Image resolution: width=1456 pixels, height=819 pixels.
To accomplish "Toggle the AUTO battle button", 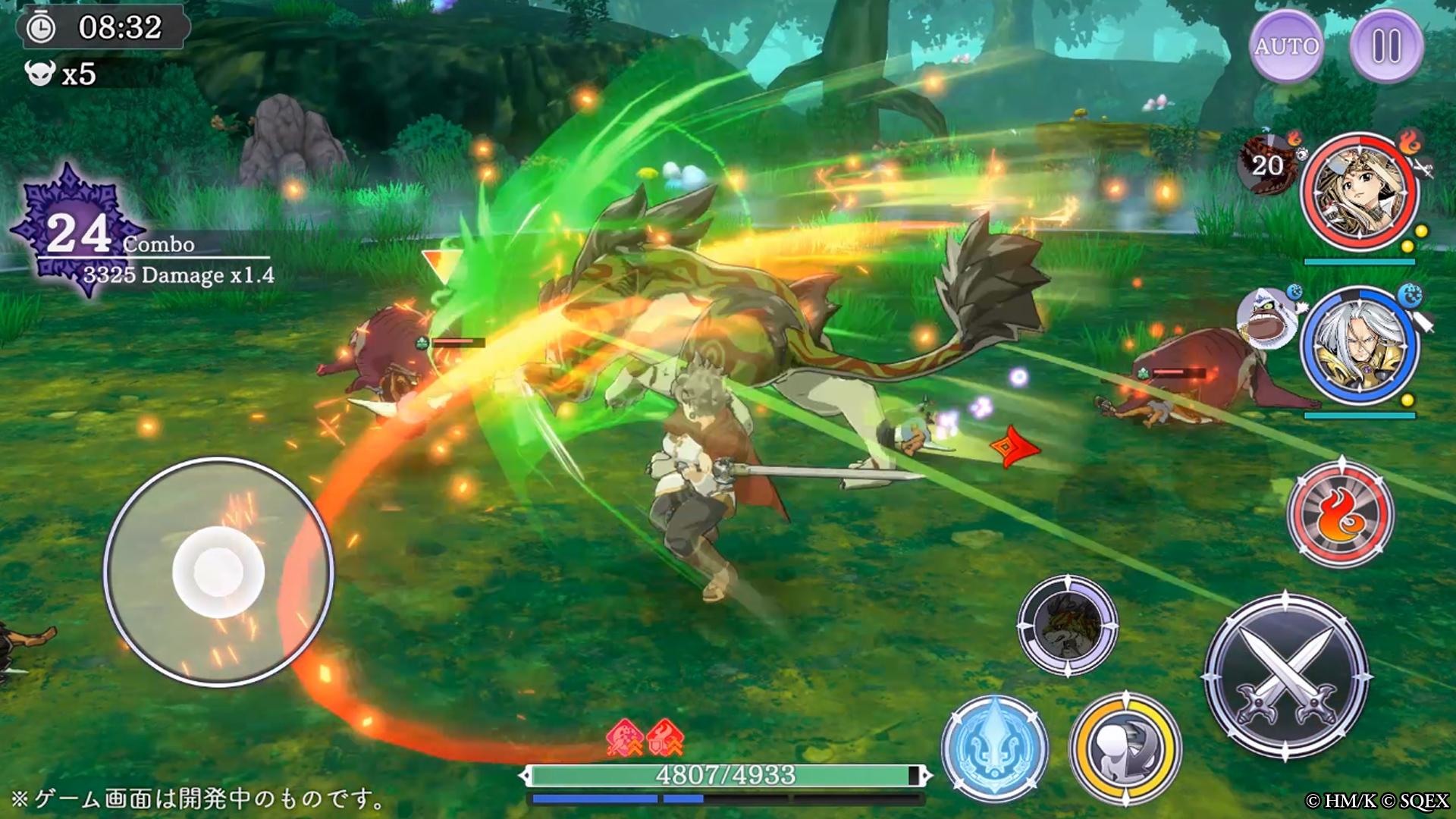I will pos(1286,46).
